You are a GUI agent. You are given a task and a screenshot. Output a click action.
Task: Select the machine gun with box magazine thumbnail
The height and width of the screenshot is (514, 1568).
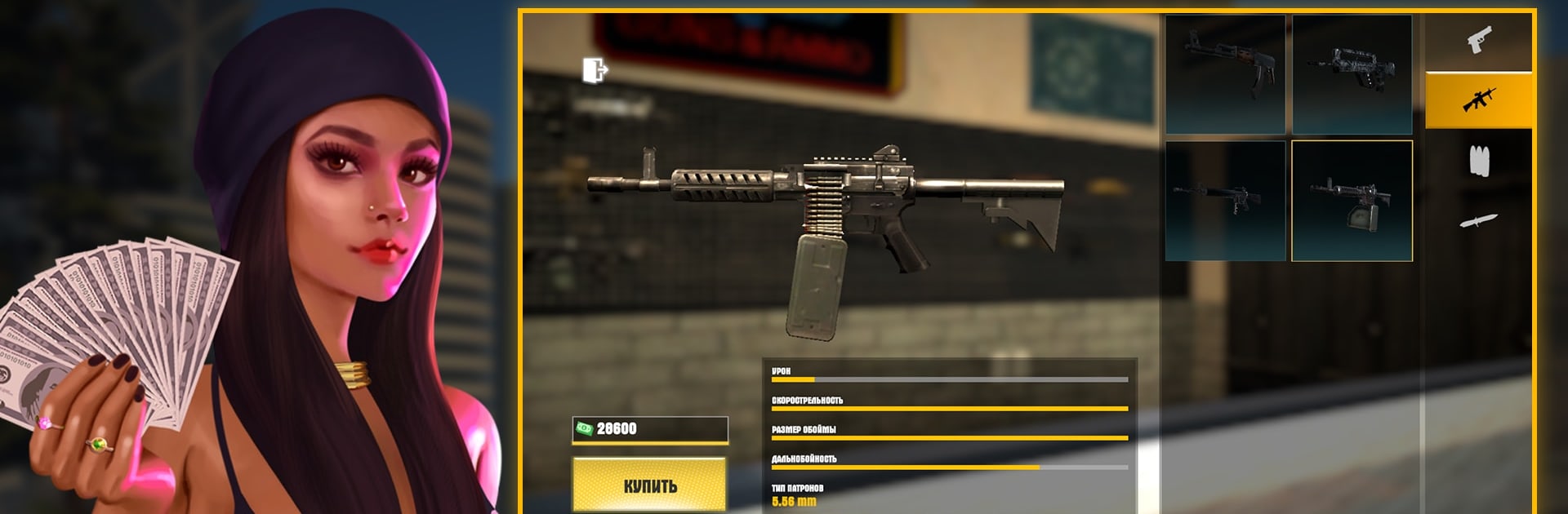point(1352,201)
